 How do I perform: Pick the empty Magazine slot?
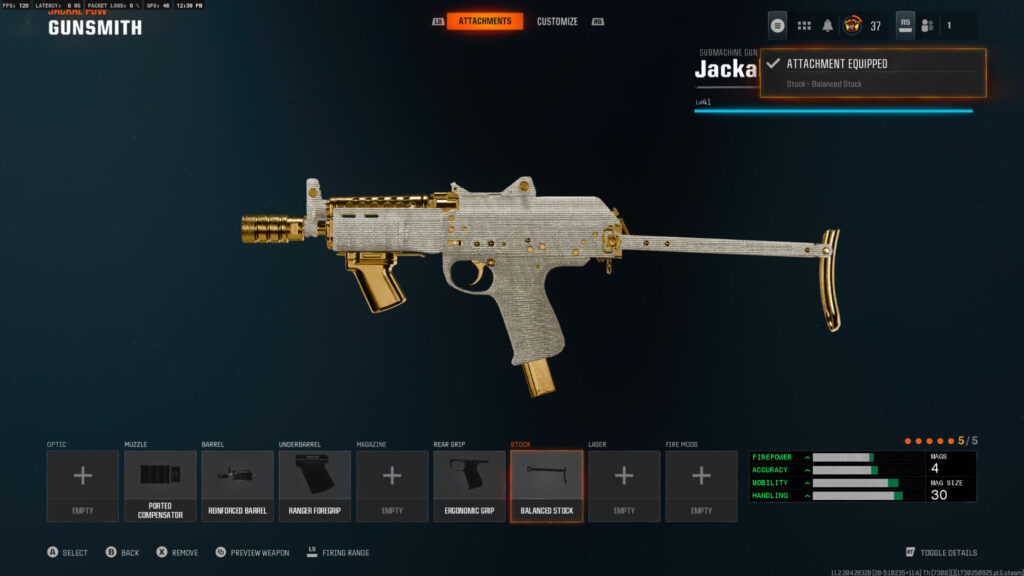[392, 486]
